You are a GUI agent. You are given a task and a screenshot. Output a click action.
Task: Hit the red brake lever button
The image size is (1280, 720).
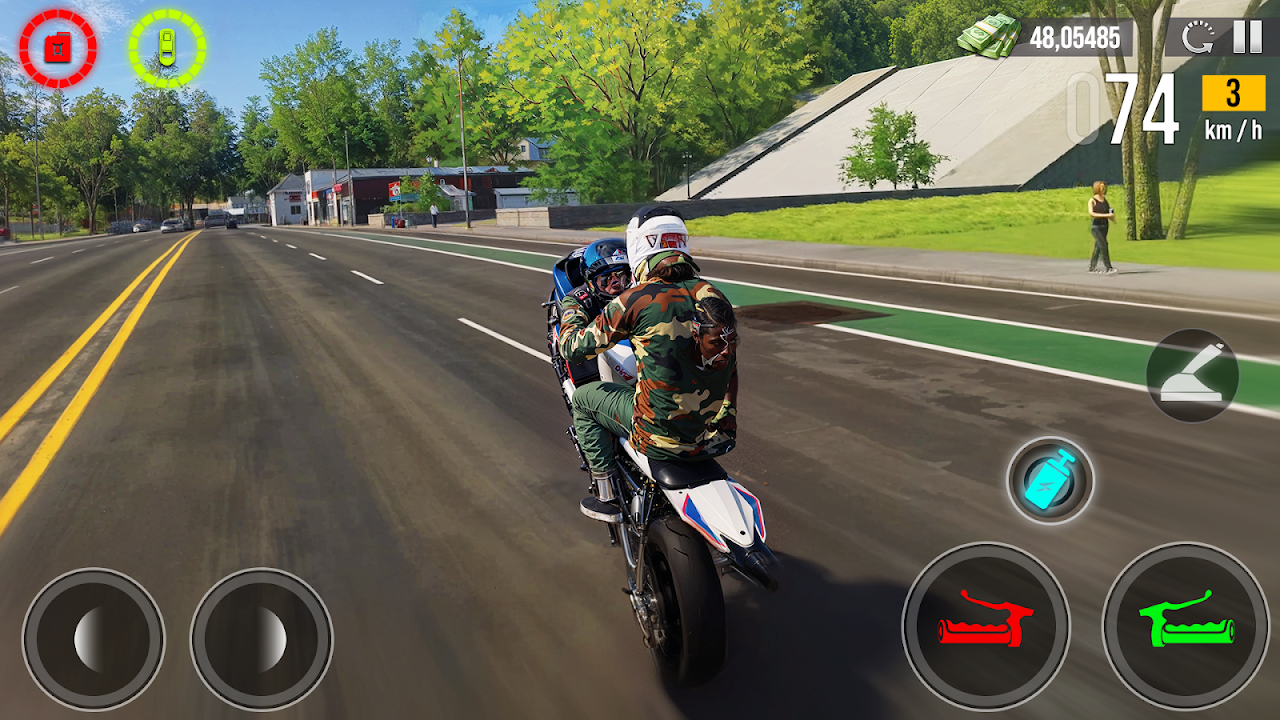986,627
